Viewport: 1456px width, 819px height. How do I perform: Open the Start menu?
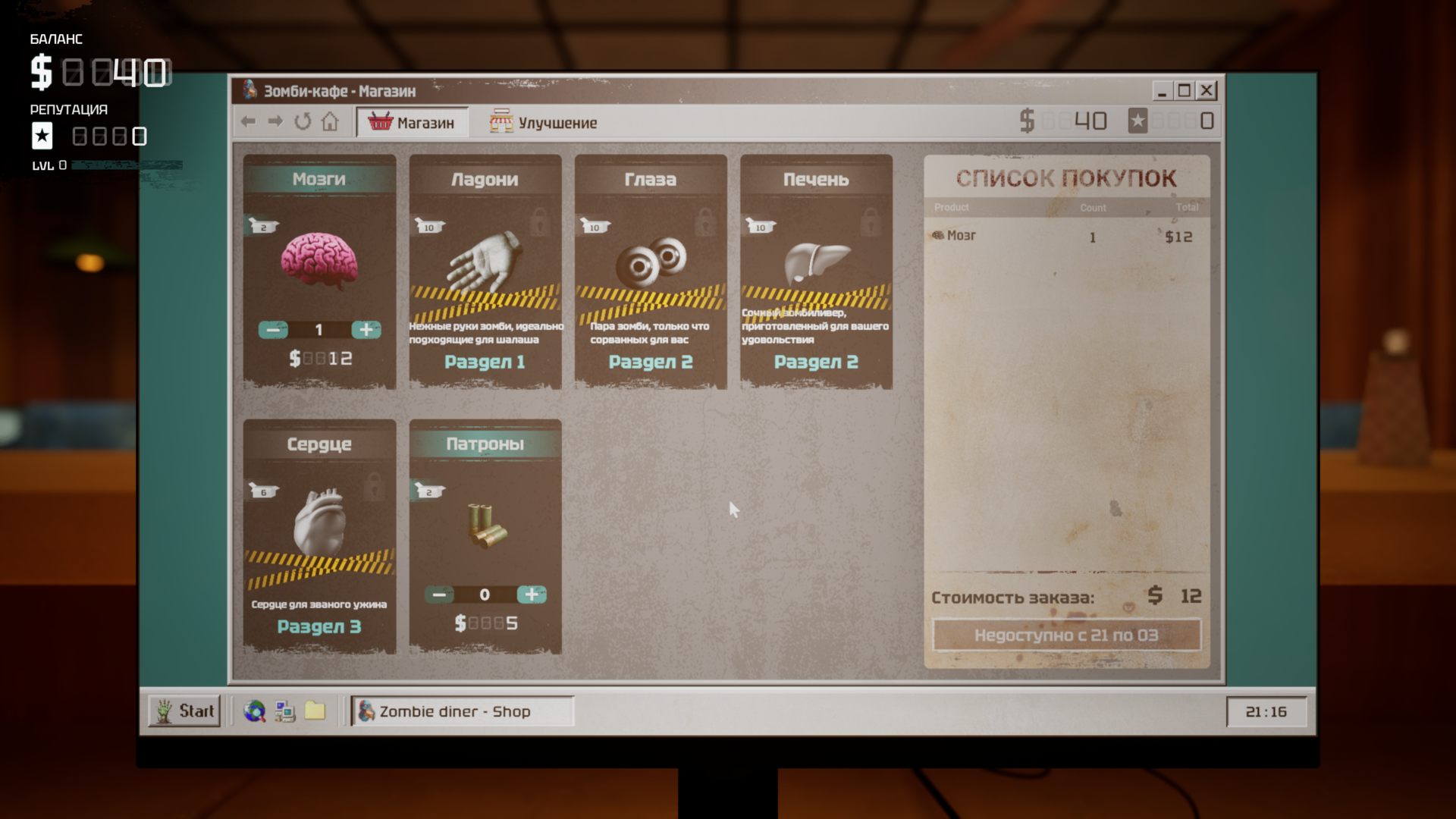pyautogui.click(x=185, y=711)
